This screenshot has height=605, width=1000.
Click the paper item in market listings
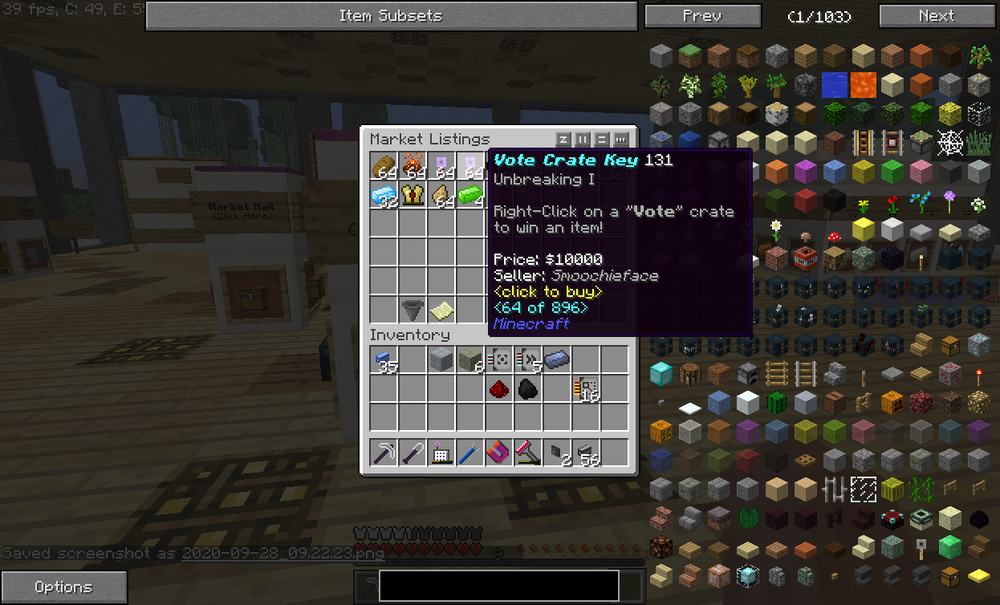(442, 309)
